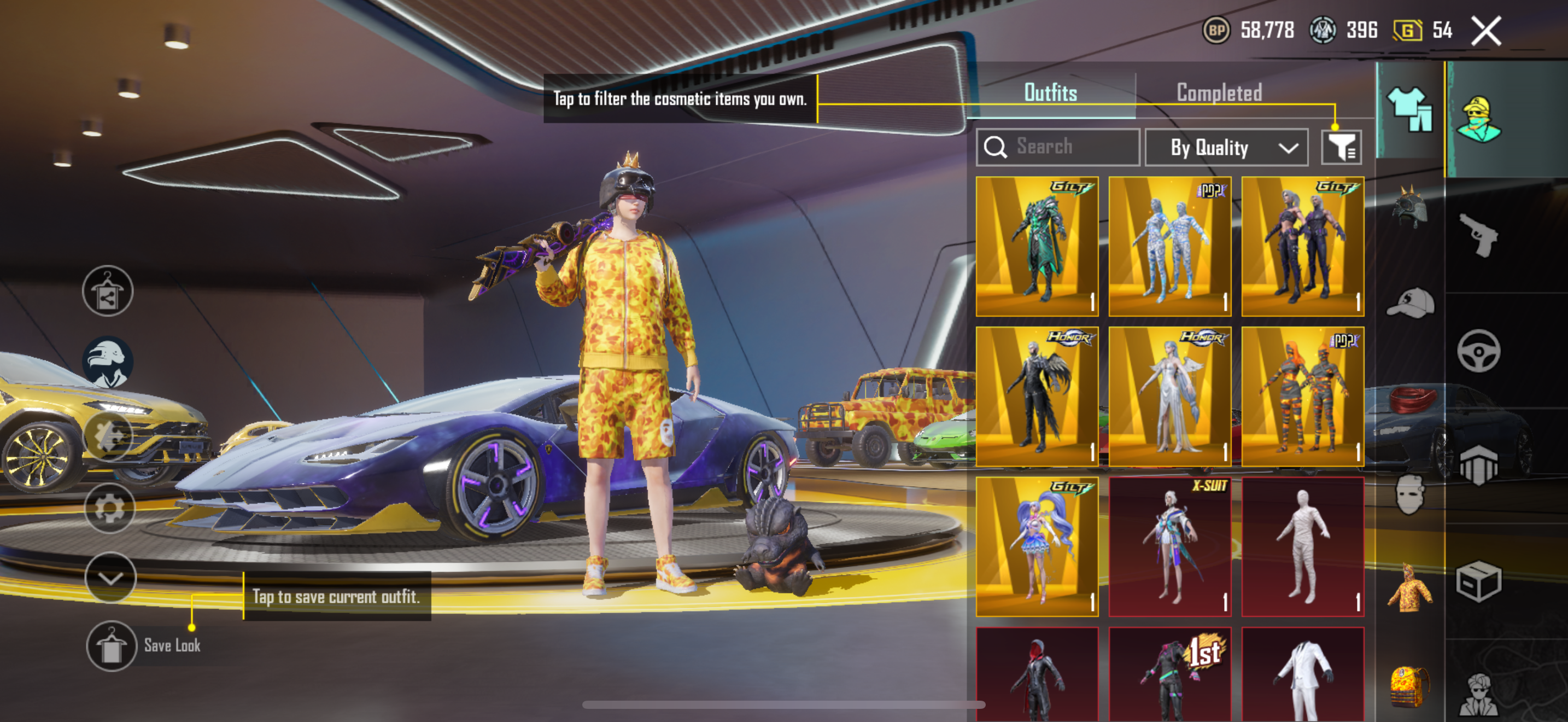Open the steering wheel vehicles category

(x=1479, y=350)
